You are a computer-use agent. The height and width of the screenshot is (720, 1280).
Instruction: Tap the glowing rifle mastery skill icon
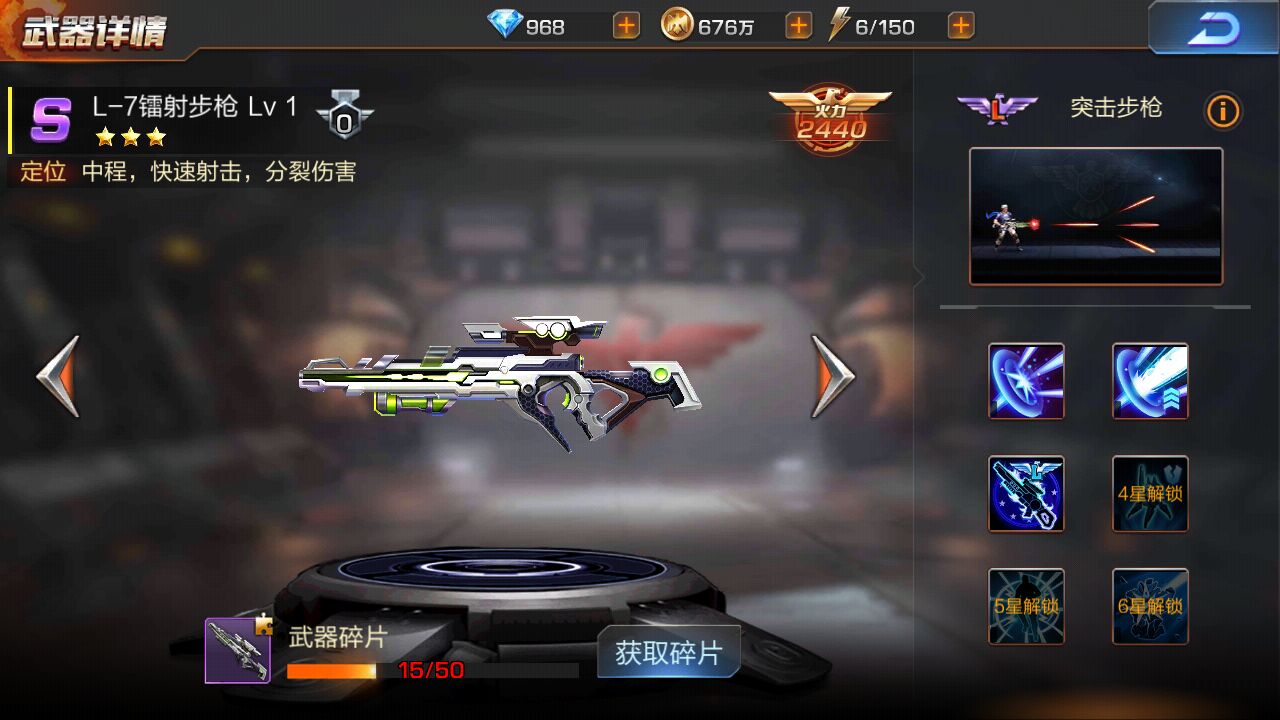(1026, 493)
